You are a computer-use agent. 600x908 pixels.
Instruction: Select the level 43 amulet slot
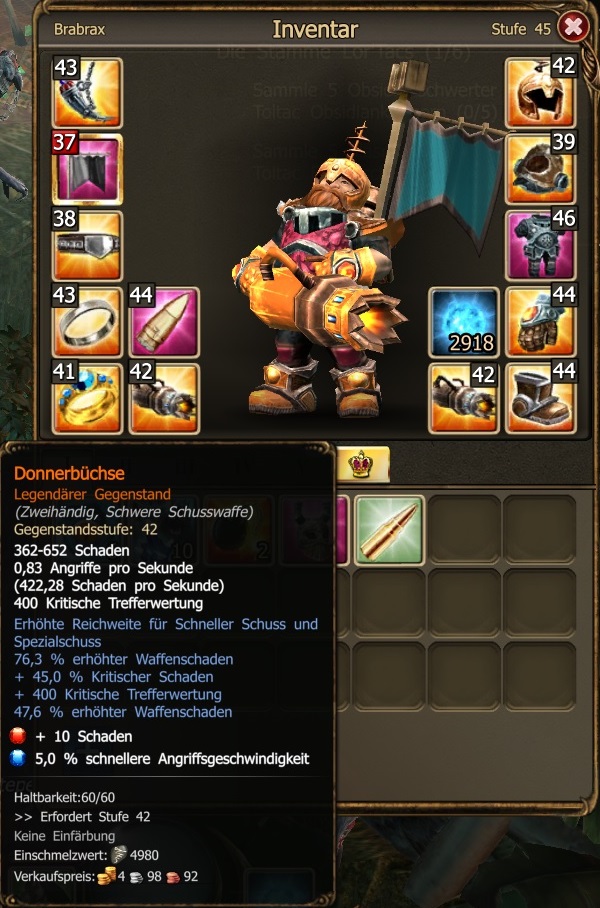[x=87, y=93]
